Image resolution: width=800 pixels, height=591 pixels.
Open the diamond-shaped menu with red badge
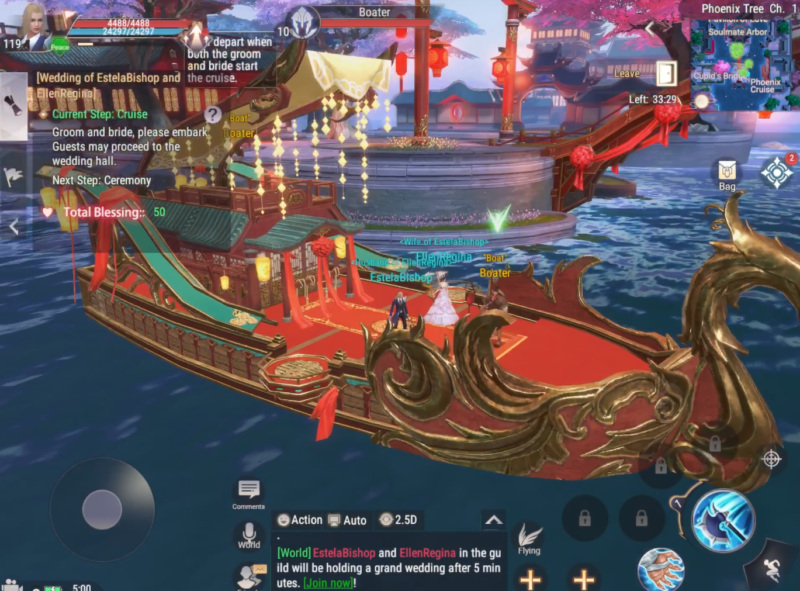coord(776,172)
